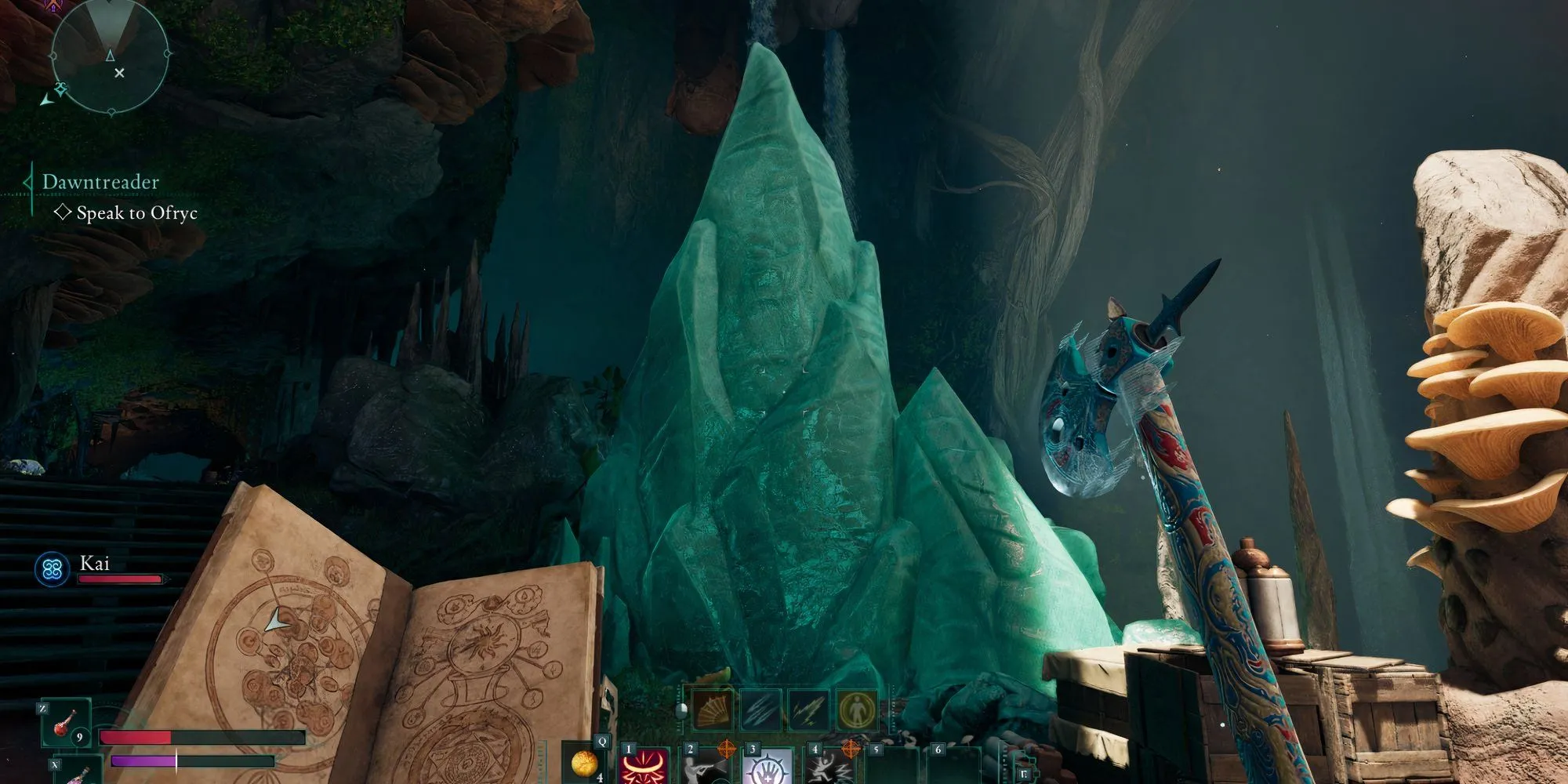The height and width of the screenshot is (784, 1568).
Task: Select the Dawntreader quest tracker
Action: [100, 182]
